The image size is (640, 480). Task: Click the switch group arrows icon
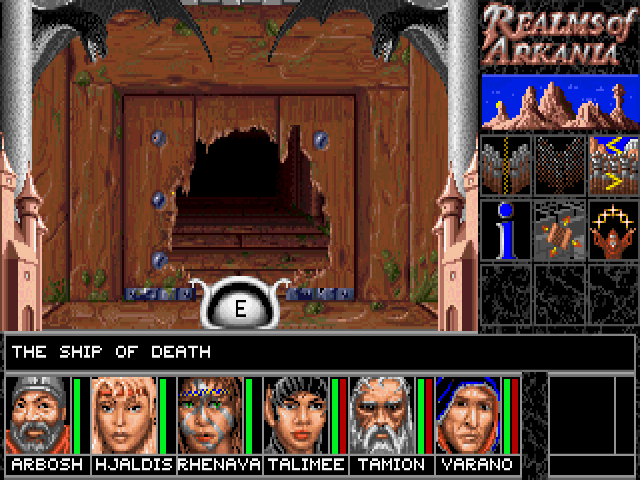click(612, 161)
